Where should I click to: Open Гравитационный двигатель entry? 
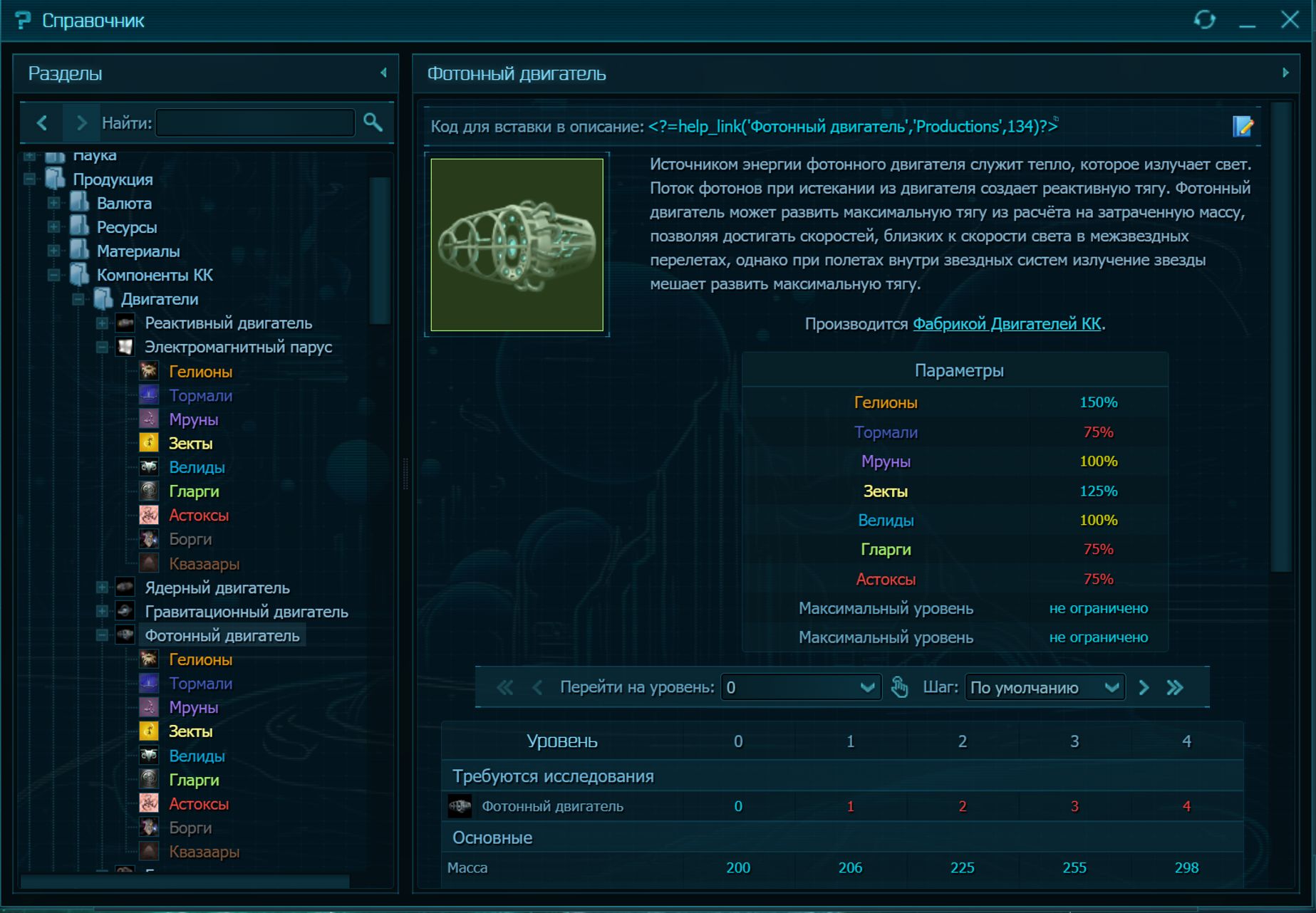point(246,612)
